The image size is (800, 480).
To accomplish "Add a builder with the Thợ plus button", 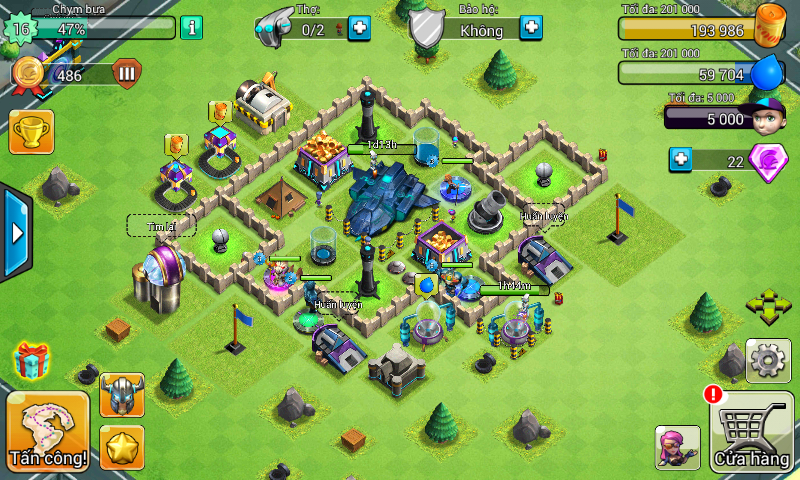I will [x=358, y=28].
